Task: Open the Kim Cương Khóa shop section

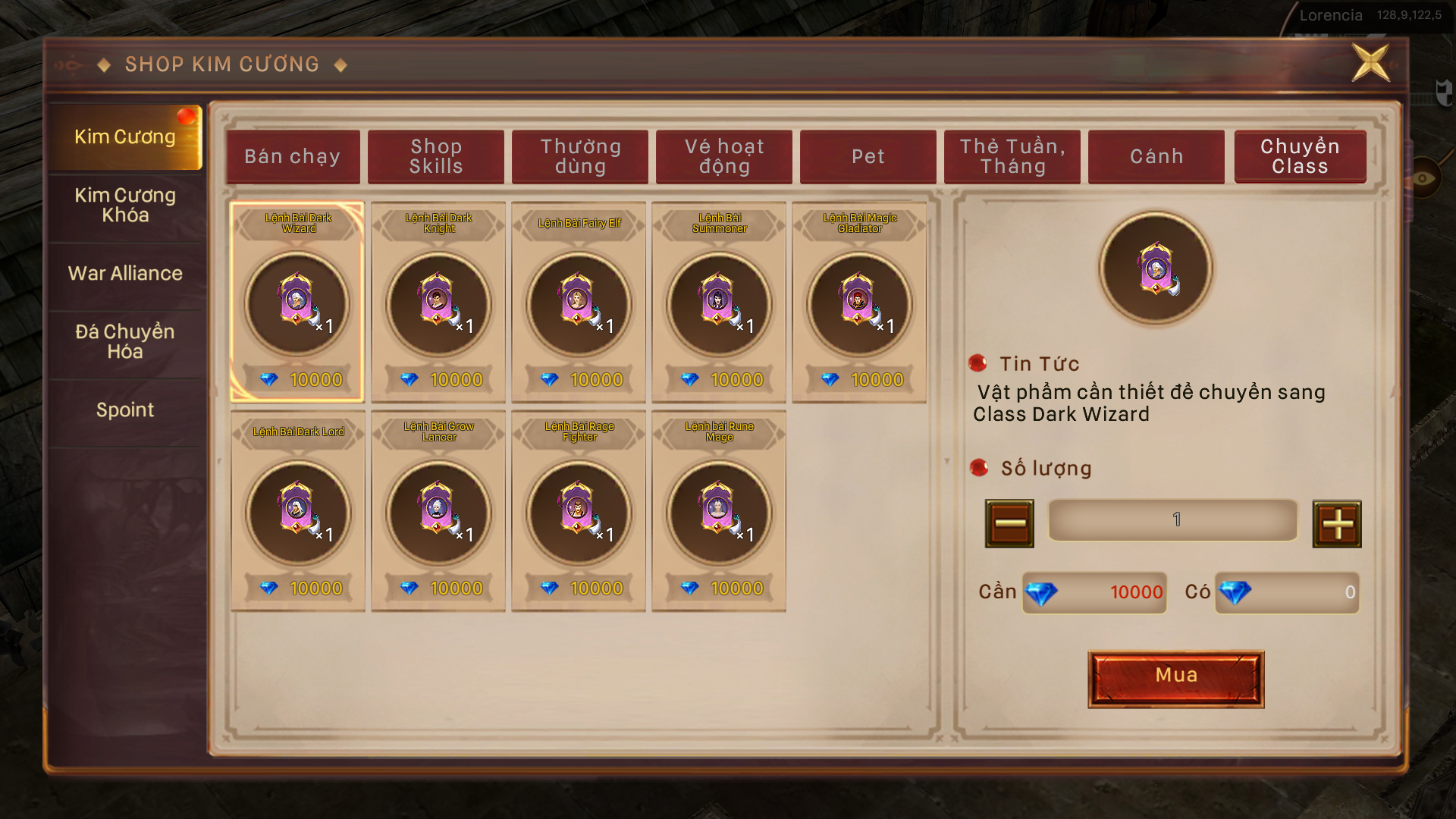Action: 125,206
